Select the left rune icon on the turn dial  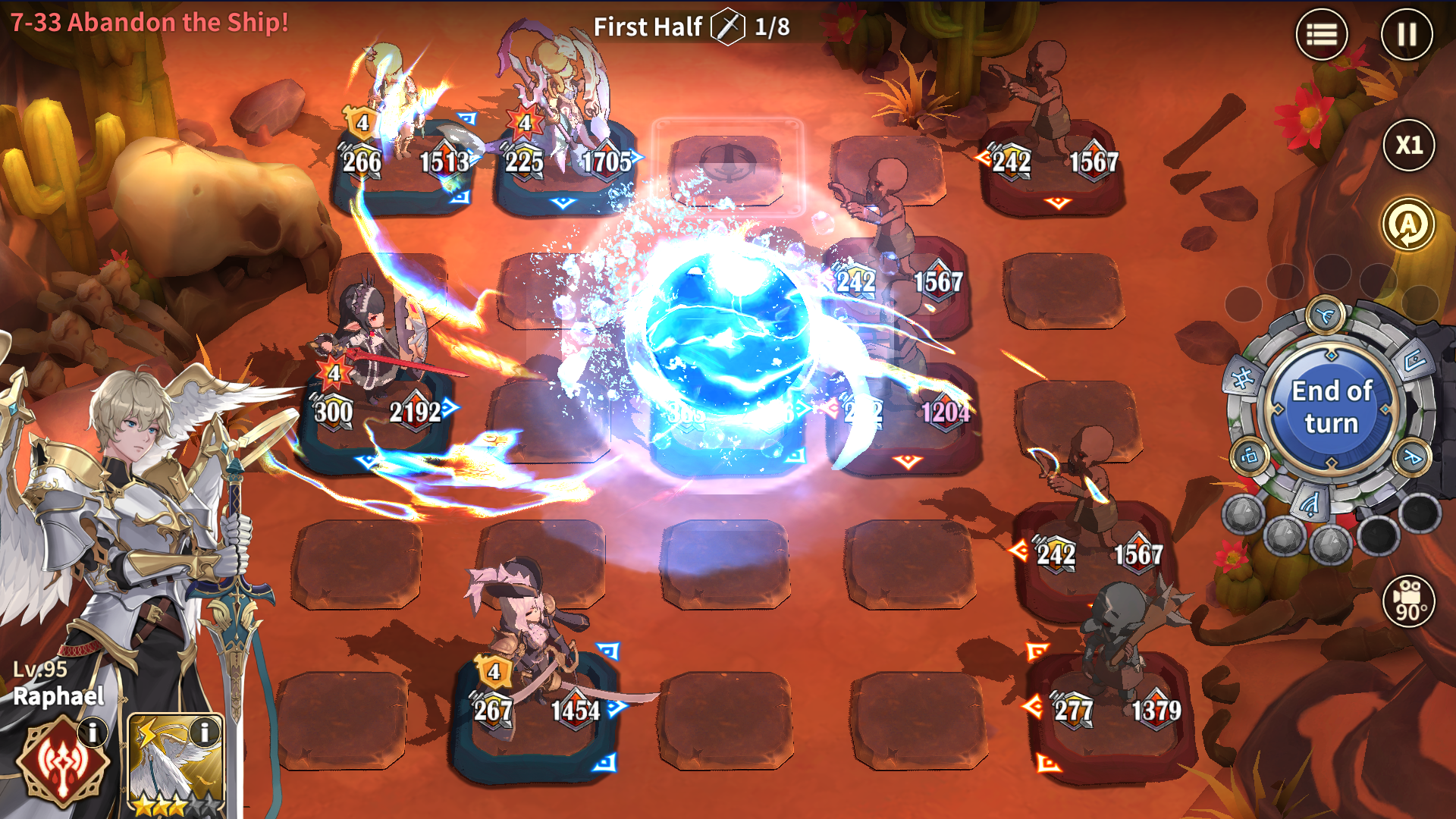point(1241,377)
